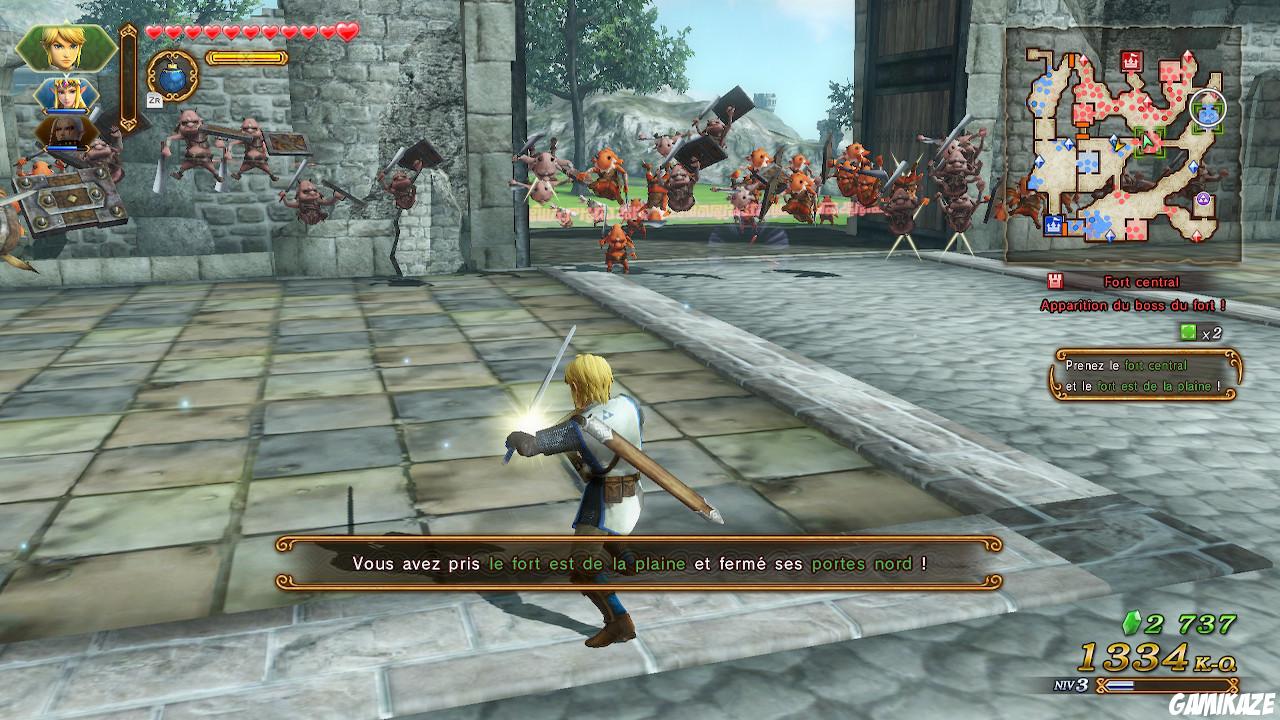Click the Fort central keep icon next to its label
1280x720 pixels.
click(1055, 281)
